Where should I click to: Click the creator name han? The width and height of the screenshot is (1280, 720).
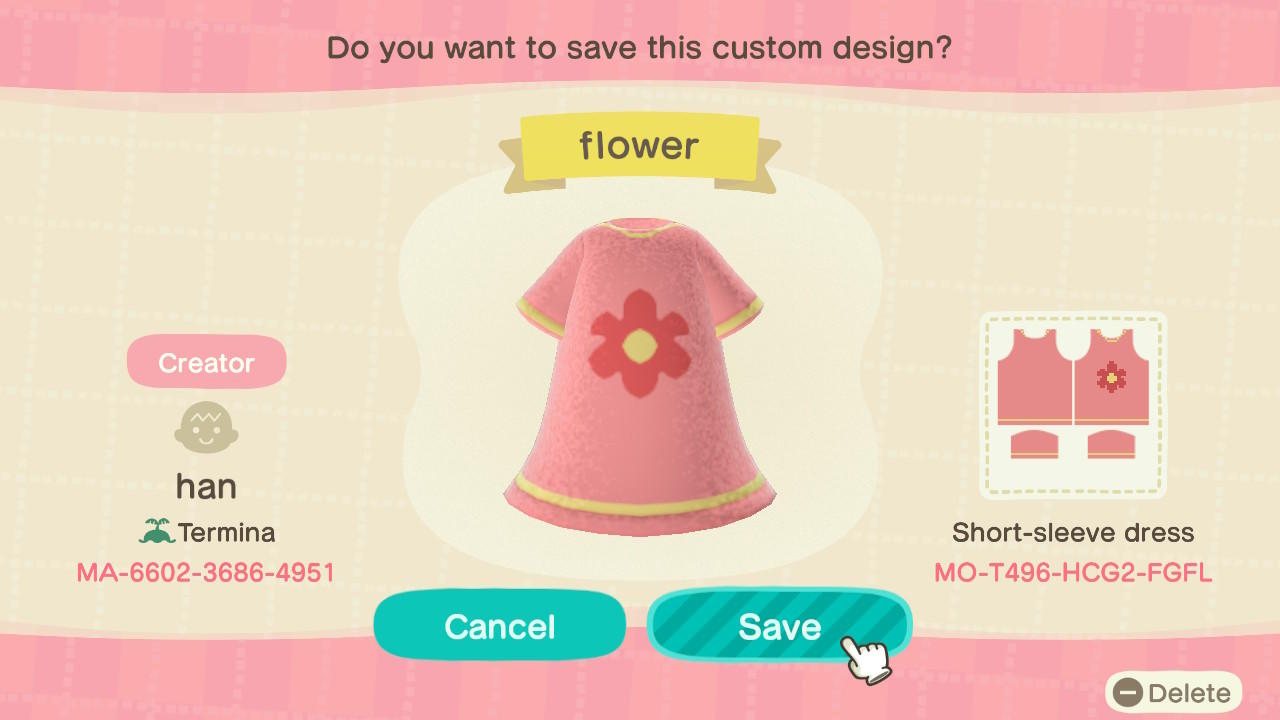[x=206, y=485]
